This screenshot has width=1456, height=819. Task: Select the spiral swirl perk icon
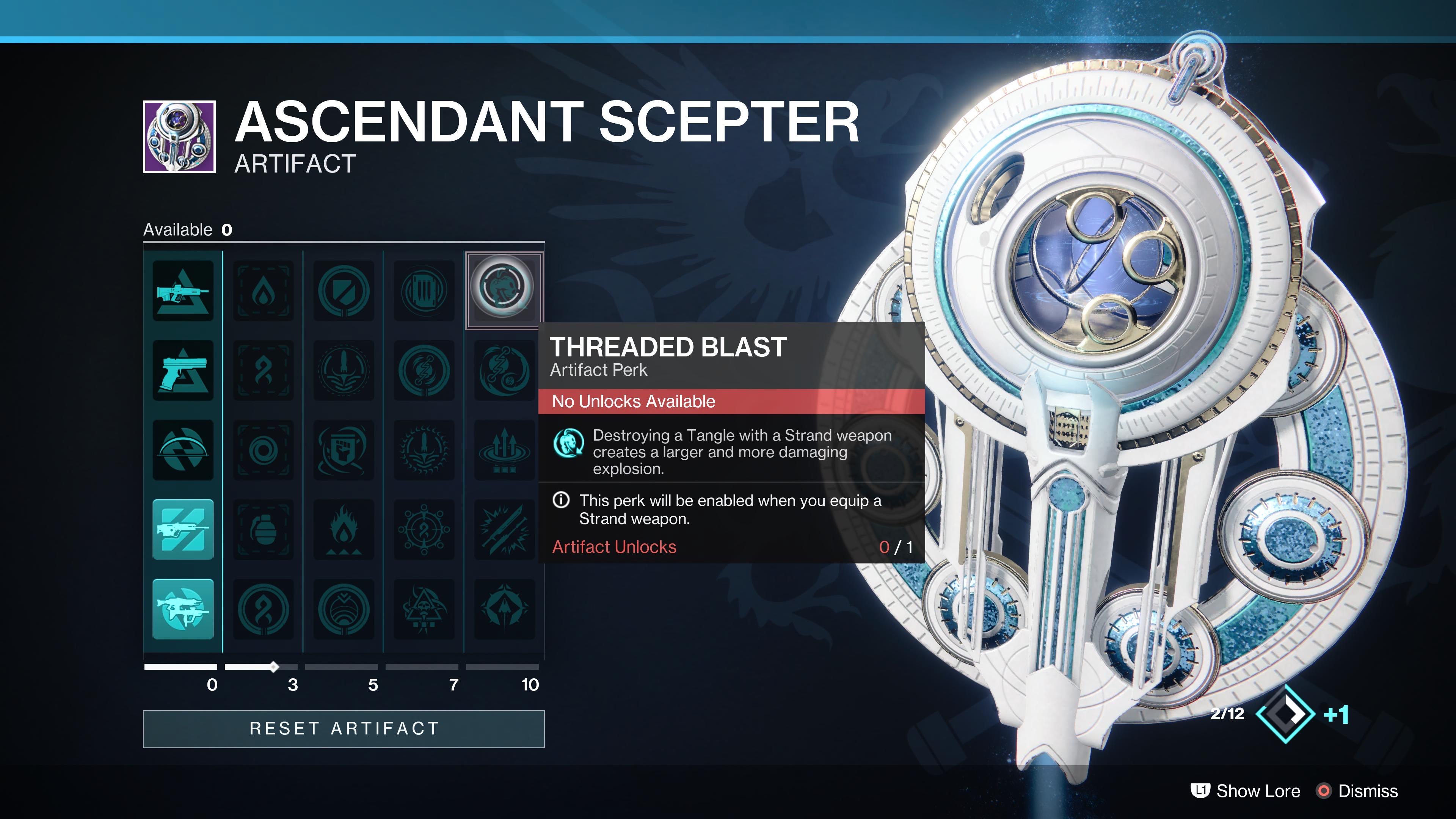pyautogui.click(x=264, y=450)
